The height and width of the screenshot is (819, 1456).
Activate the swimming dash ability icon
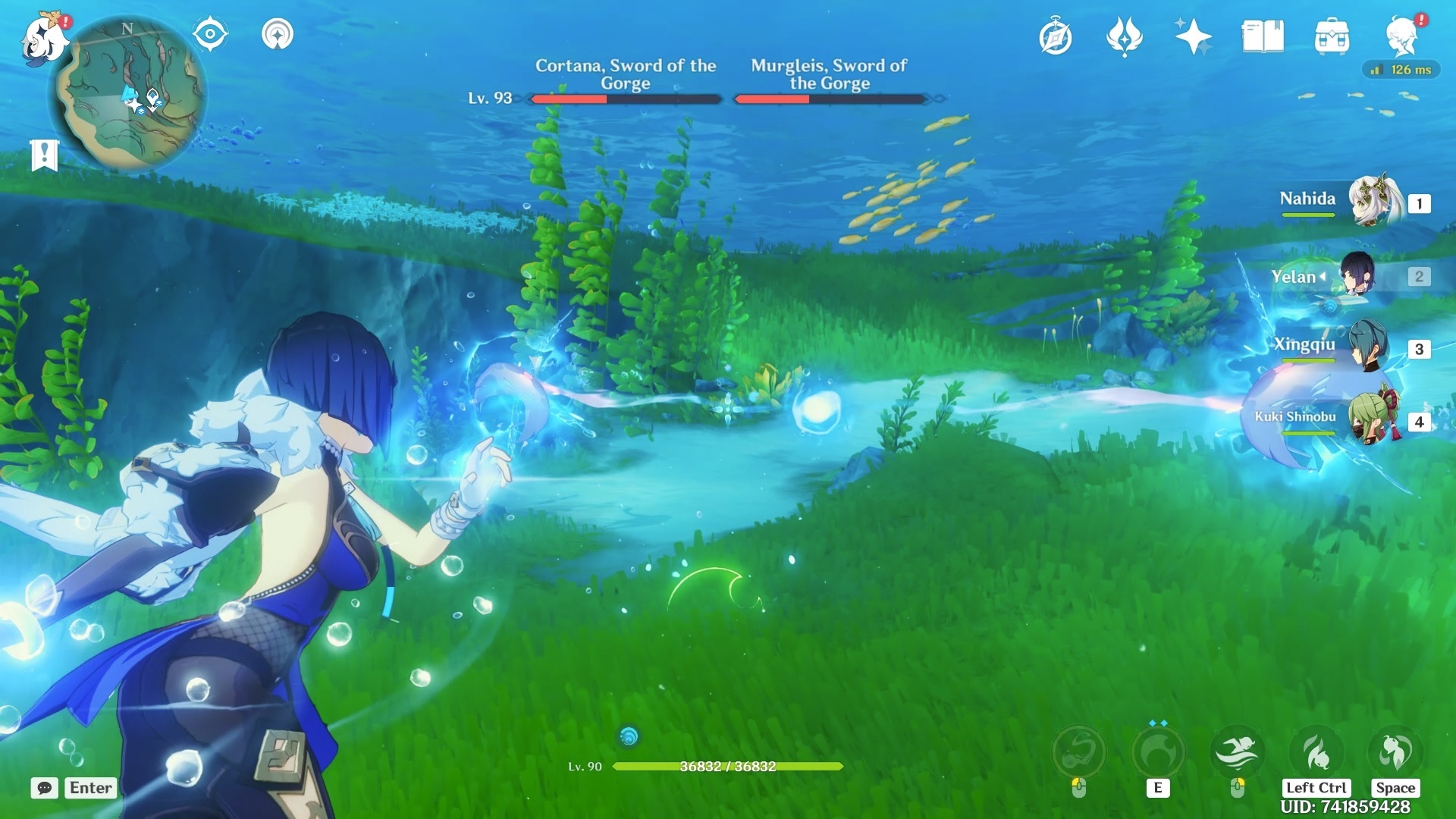coord(1237,752)
